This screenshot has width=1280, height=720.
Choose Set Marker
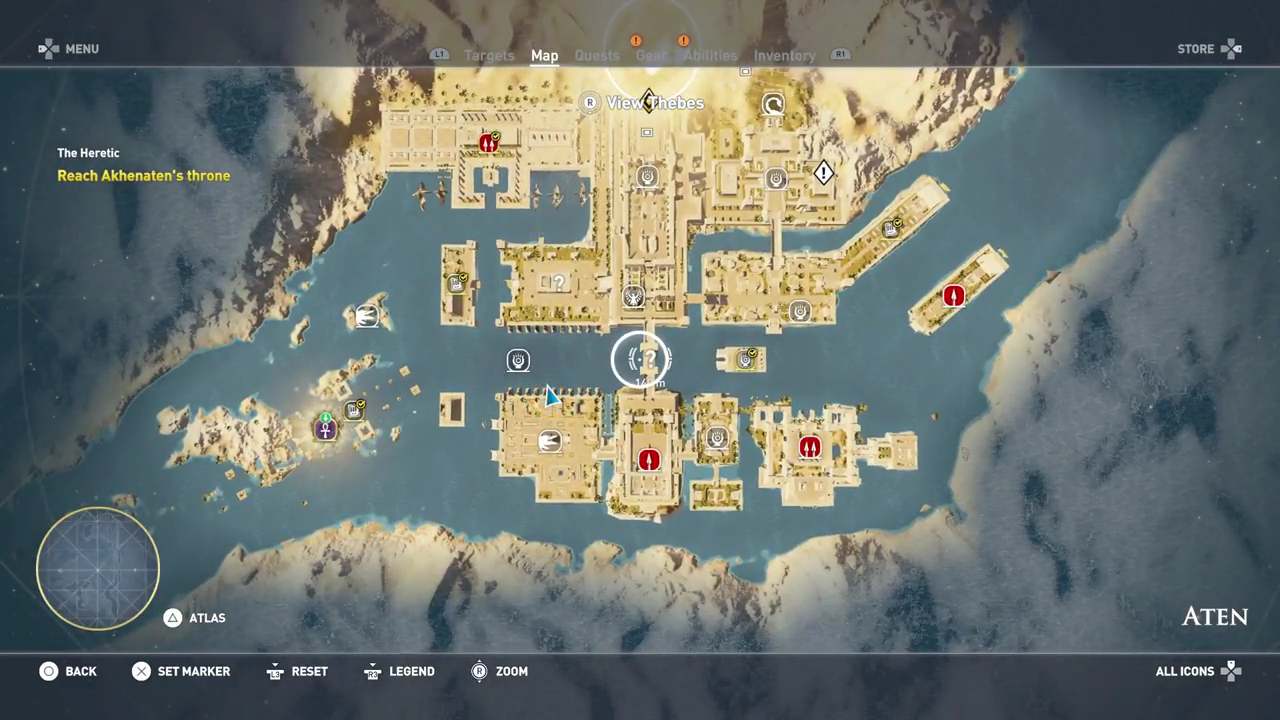181,671
